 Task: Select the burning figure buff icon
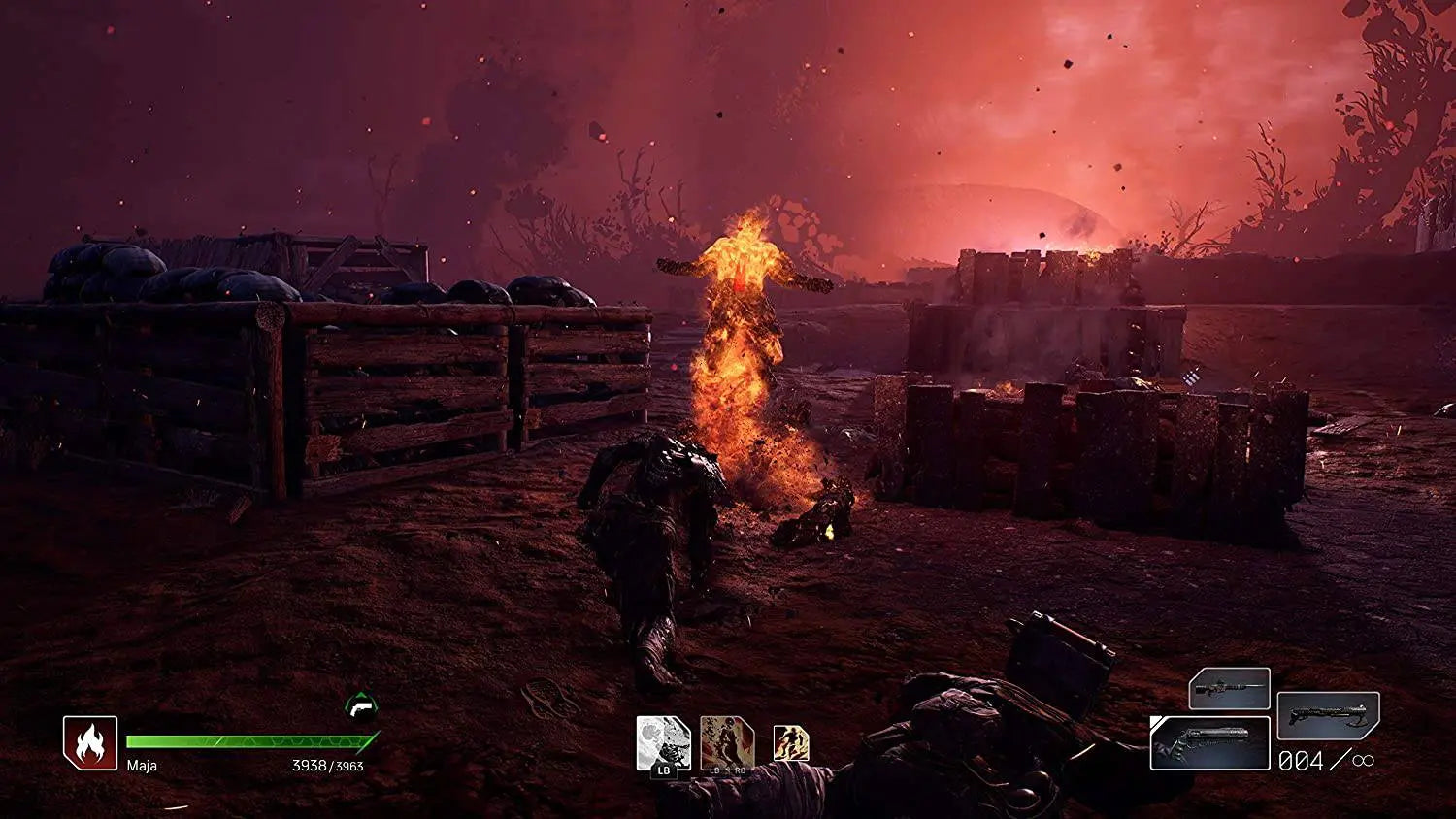(x=791, y=741)
